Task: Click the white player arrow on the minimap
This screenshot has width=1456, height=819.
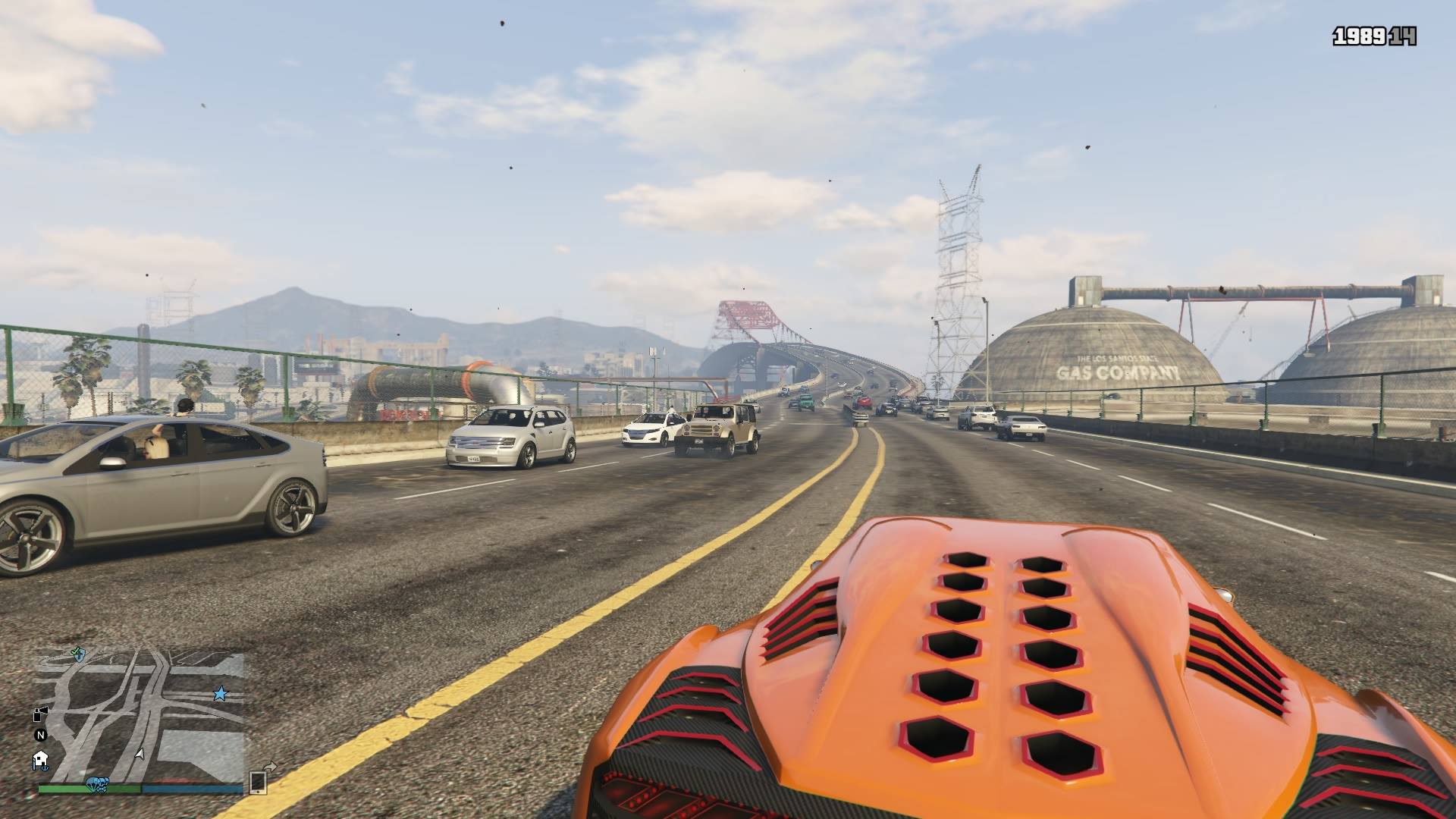Action: pos(139,755)
